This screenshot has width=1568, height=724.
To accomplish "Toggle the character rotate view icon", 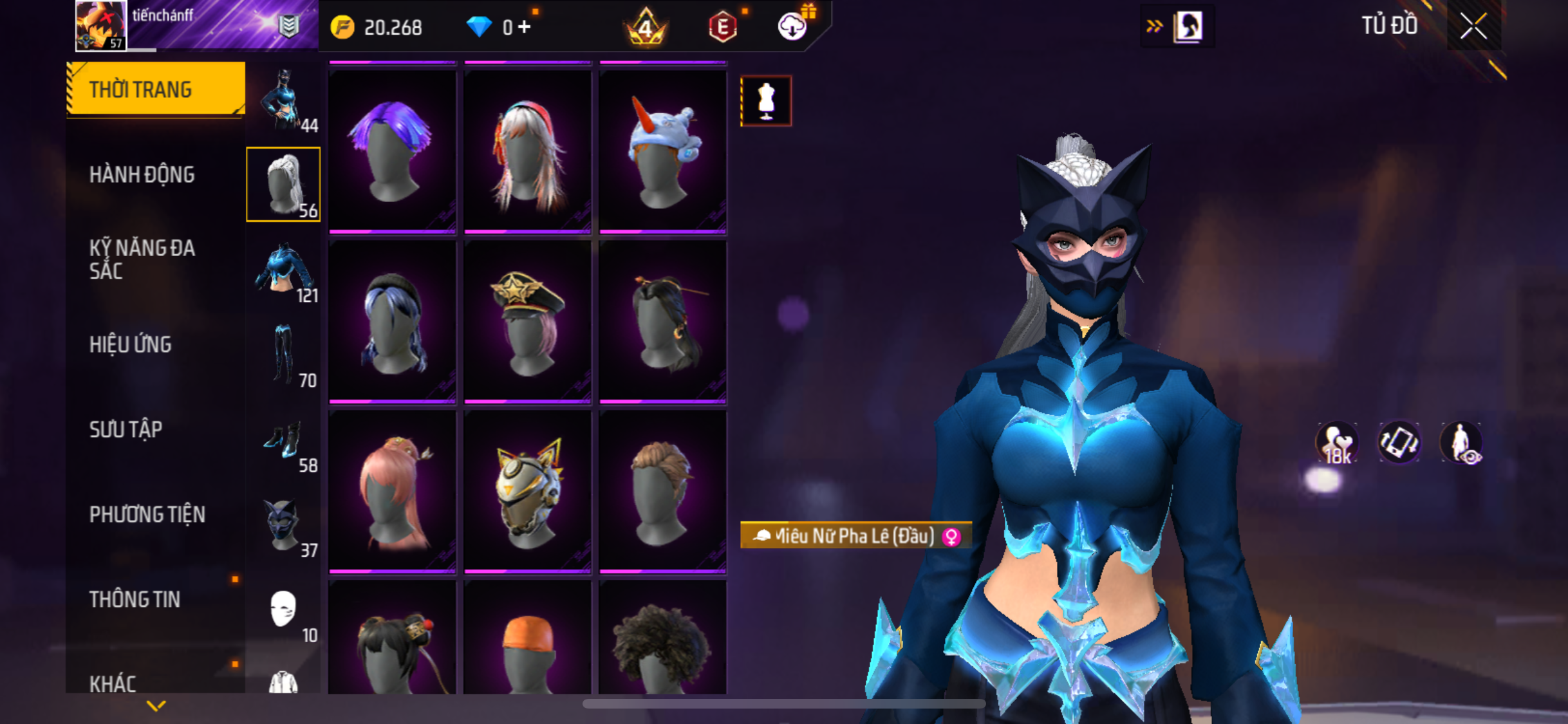I will pyautogui.click(x=1399, y=442).
